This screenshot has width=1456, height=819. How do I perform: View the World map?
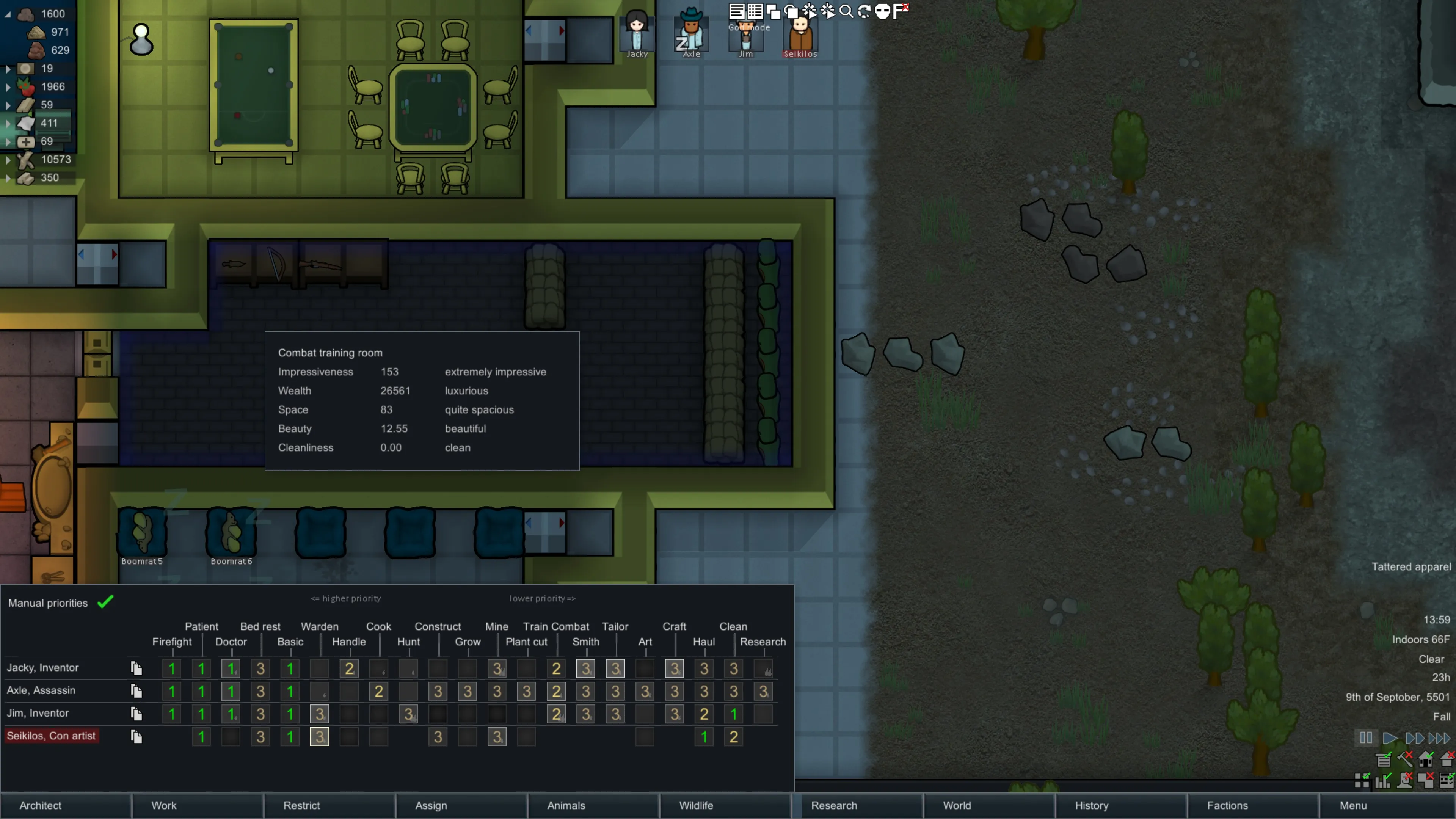pyautogui.click(x=988, y=805)
